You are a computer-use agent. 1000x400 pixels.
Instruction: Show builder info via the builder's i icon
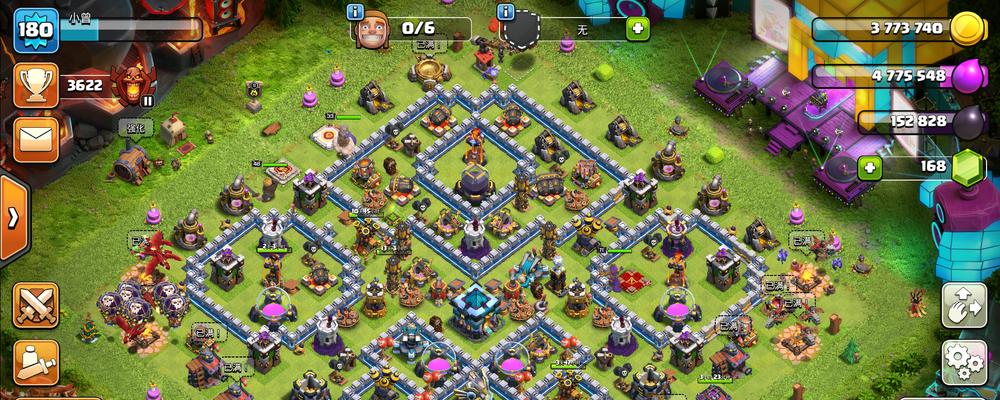[353, 11]
